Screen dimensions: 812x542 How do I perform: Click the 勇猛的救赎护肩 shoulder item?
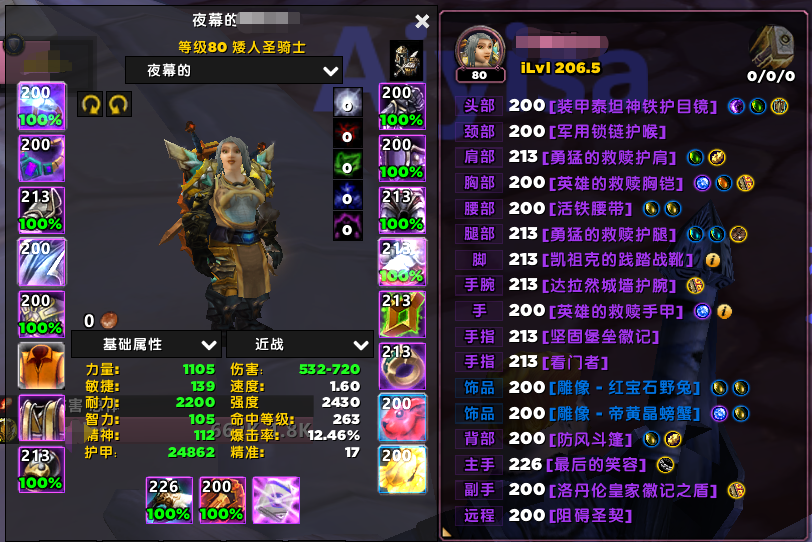611,157
